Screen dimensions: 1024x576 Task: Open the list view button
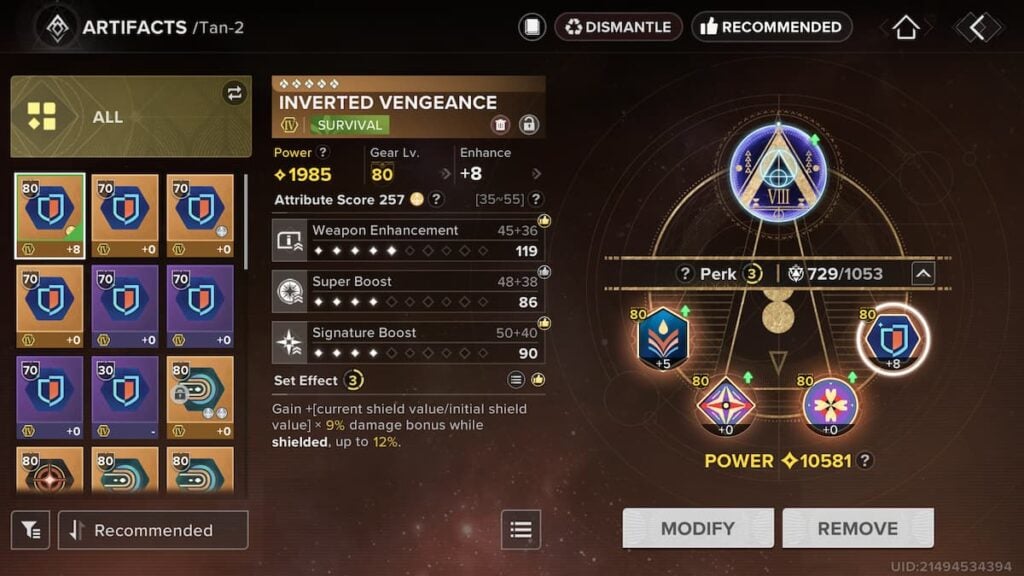coord(521,530)
